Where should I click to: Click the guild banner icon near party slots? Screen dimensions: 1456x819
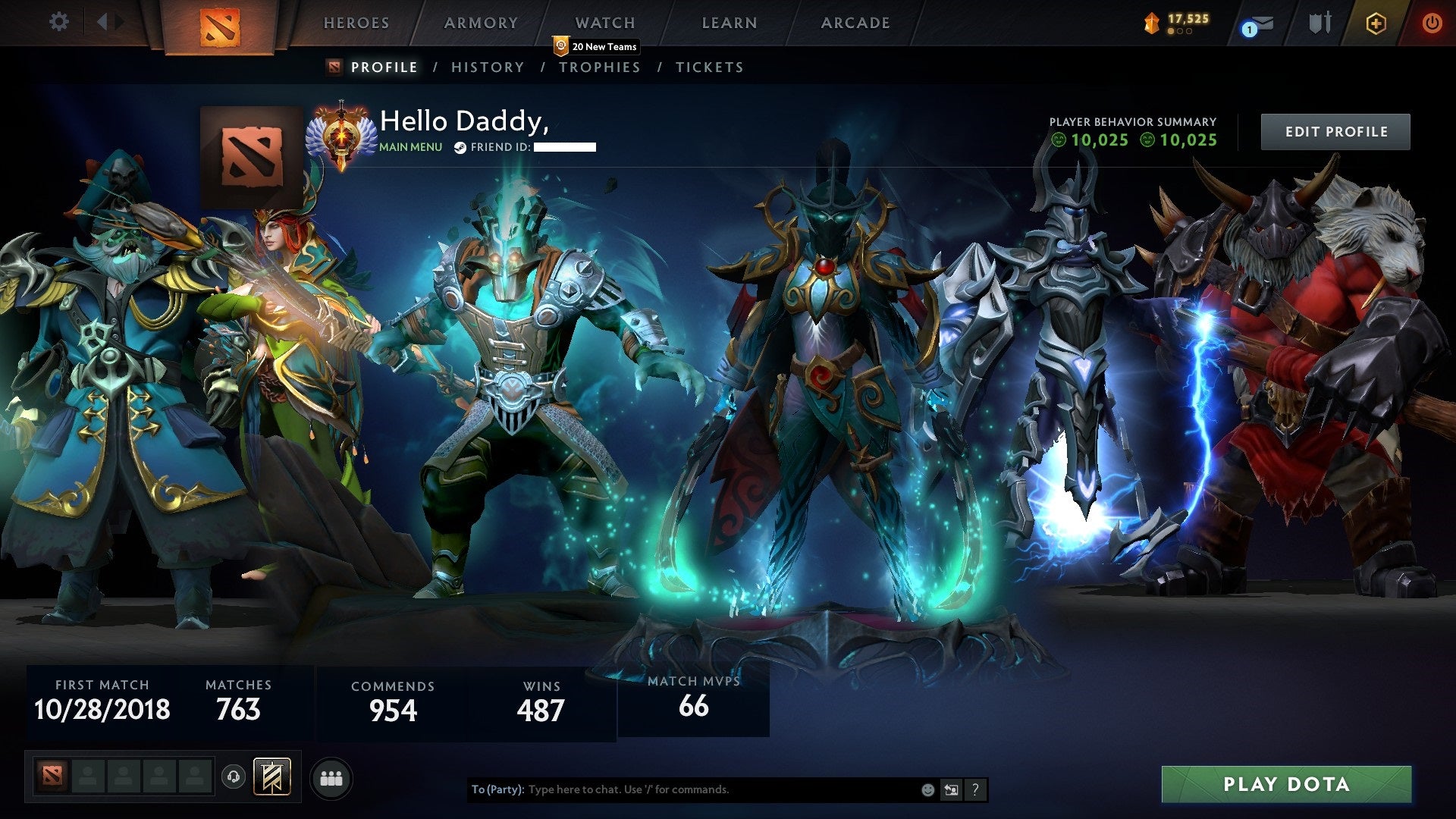click(272, 777)
